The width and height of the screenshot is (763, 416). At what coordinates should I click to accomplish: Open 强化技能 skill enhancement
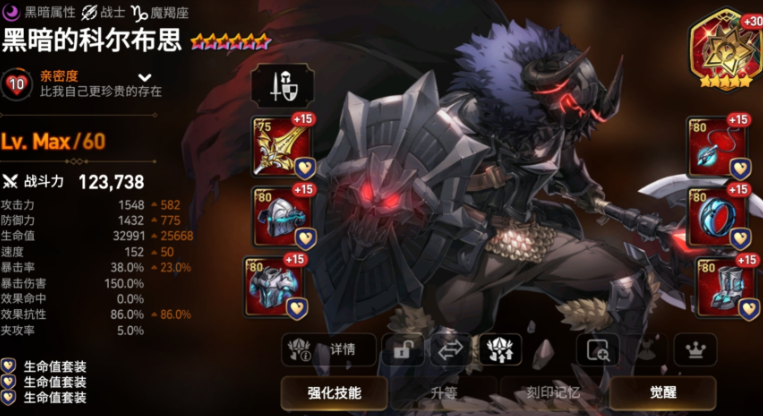tap(334, 391)
